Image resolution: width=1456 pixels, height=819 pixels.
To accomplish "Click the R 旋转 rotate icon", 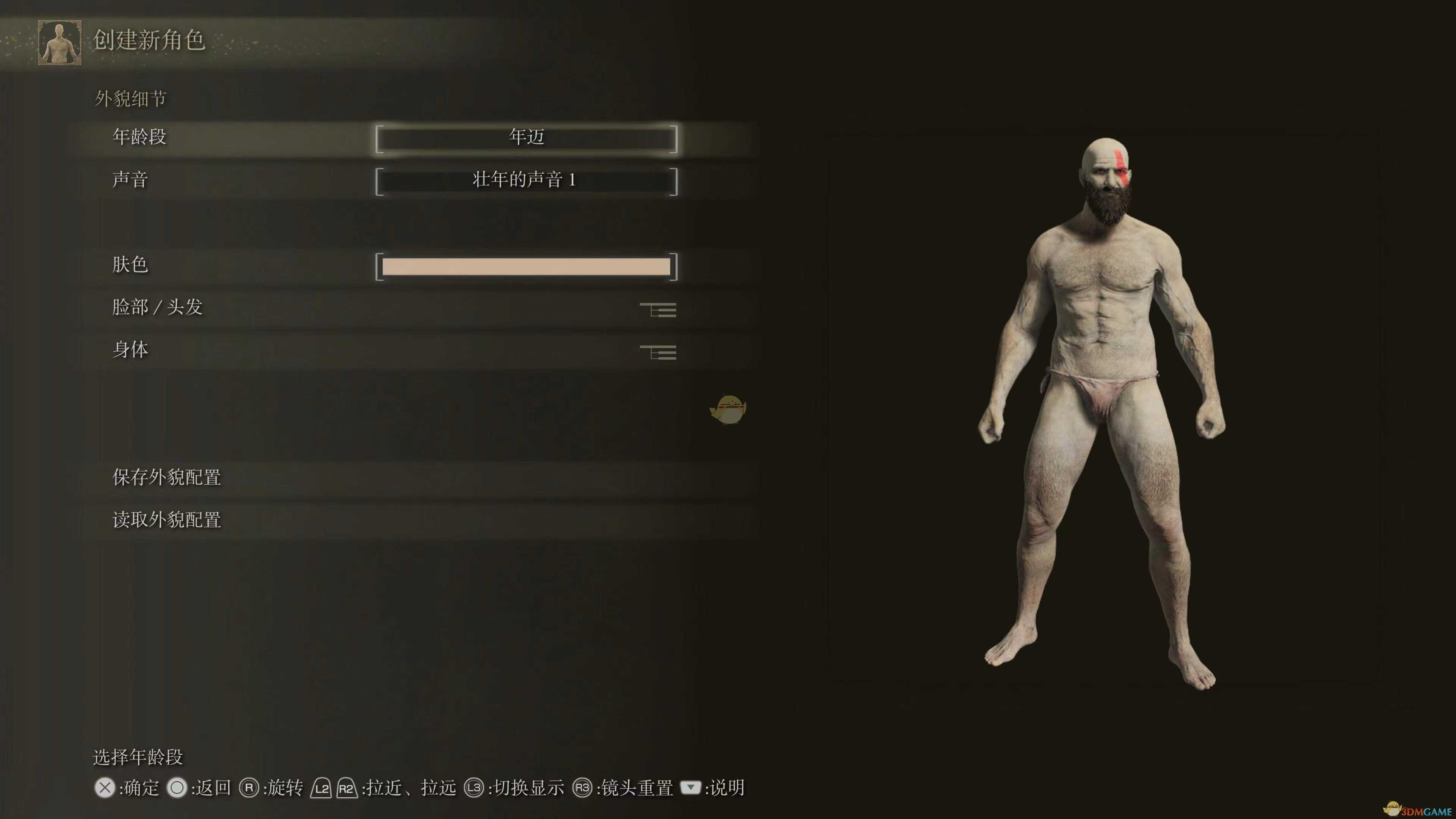I will [249, 788].
